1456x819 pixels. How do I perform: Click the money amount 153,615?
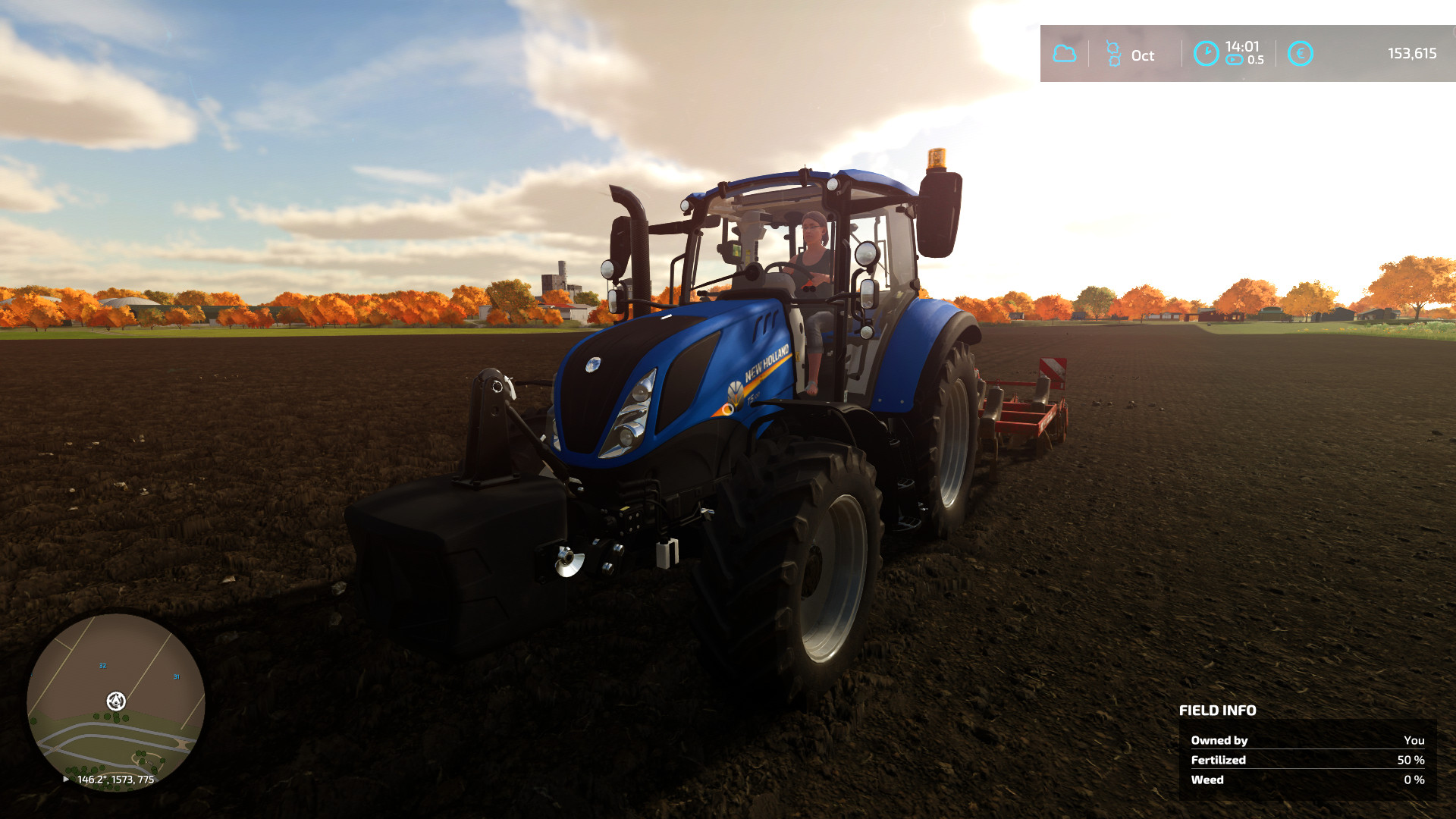(x=1412, y=54)
